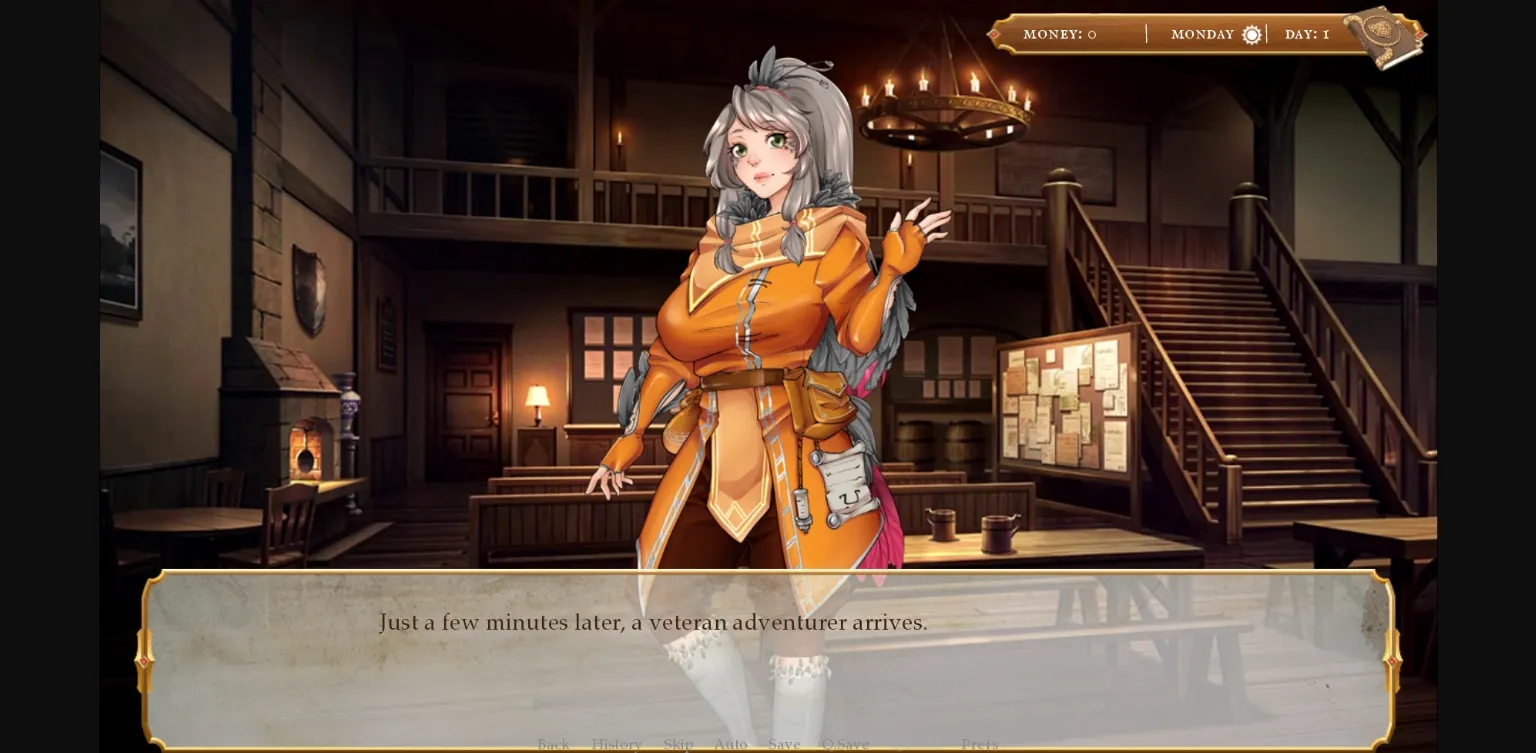Enable quick save with Q.Save

pyautogui.click(x=843, y=744)
